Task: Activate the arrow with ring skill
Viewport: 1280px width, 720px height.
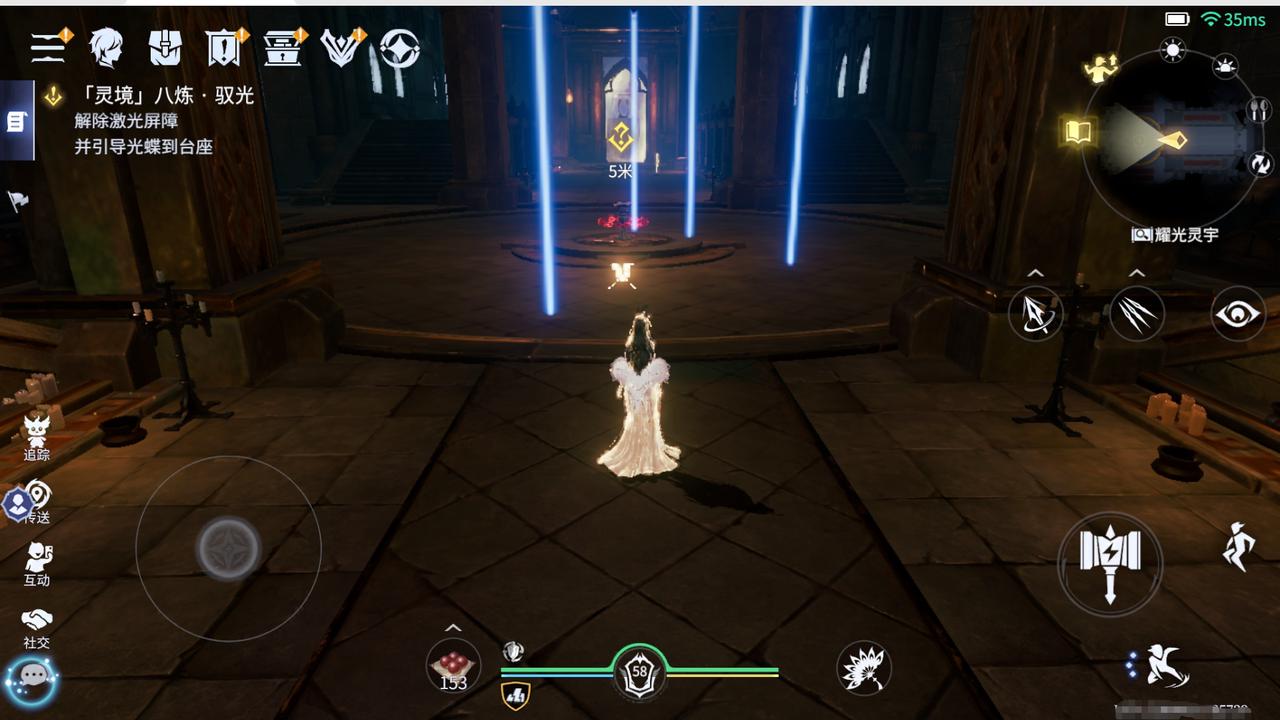Action: pyautogui.click(x=1034, y=314)
